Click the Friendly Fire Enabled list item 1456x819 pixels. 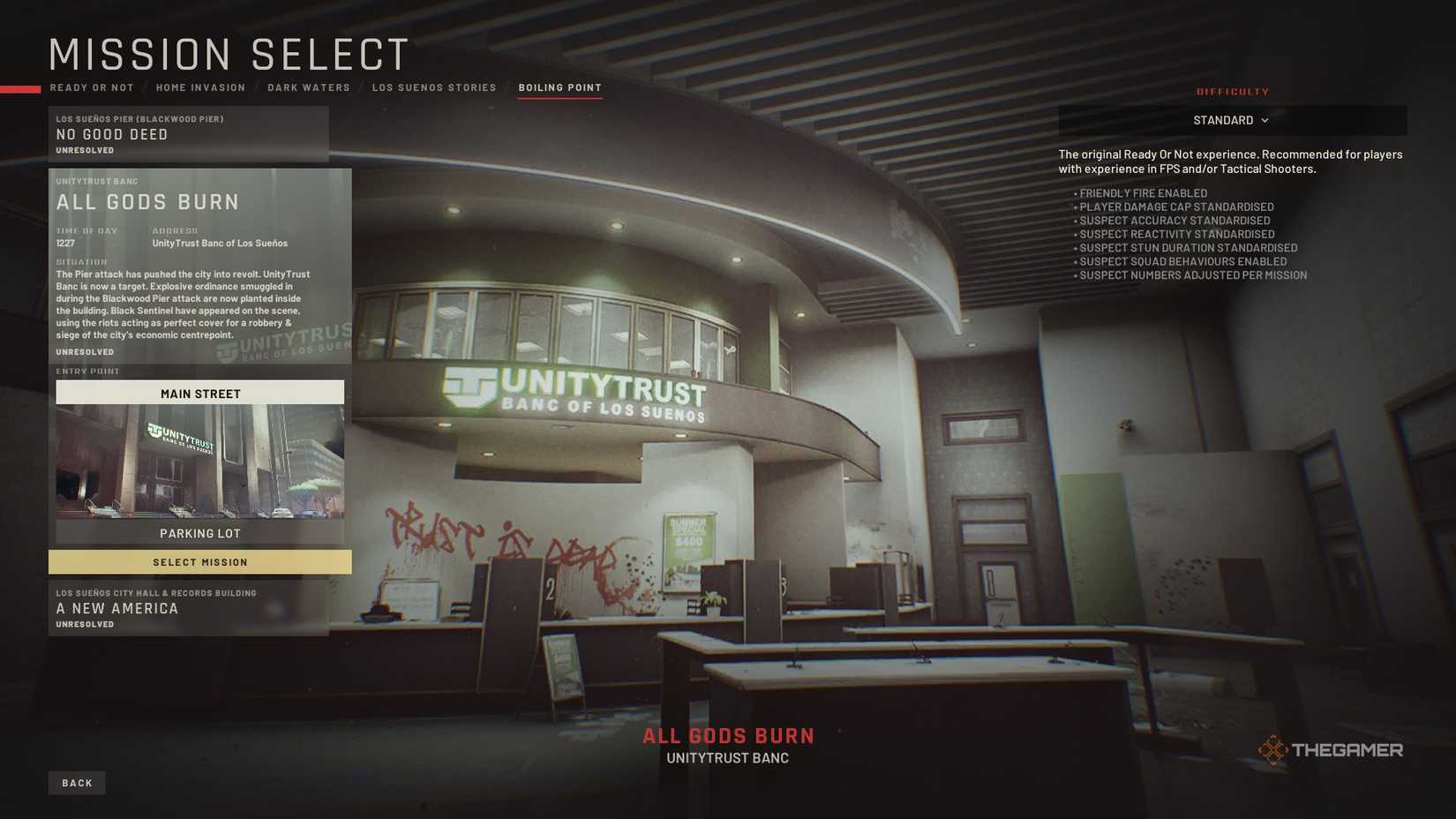[1143, 192]
